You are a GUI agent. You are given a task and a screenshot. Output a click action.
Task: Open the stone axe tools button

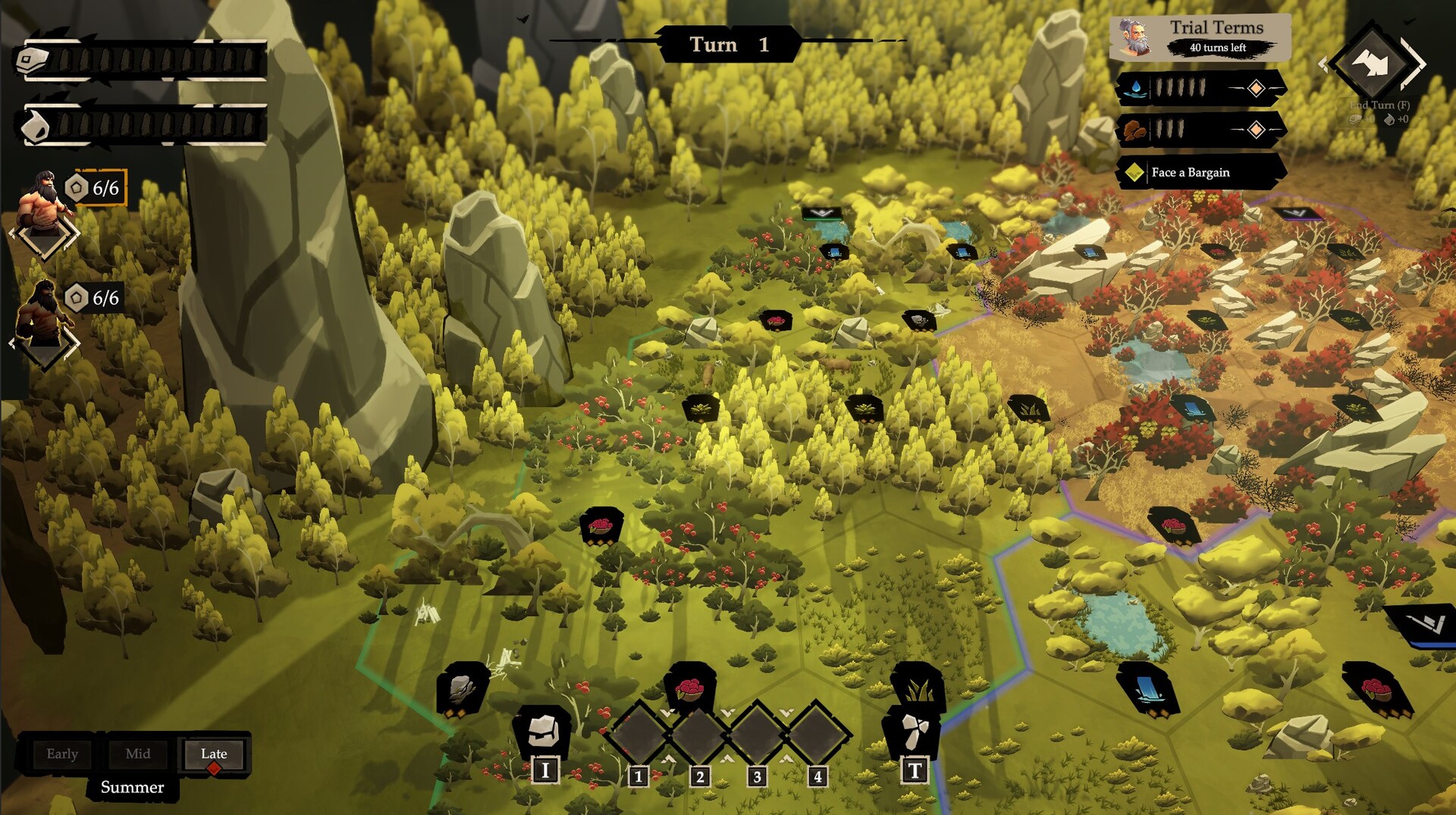click(x=914, y=734)
